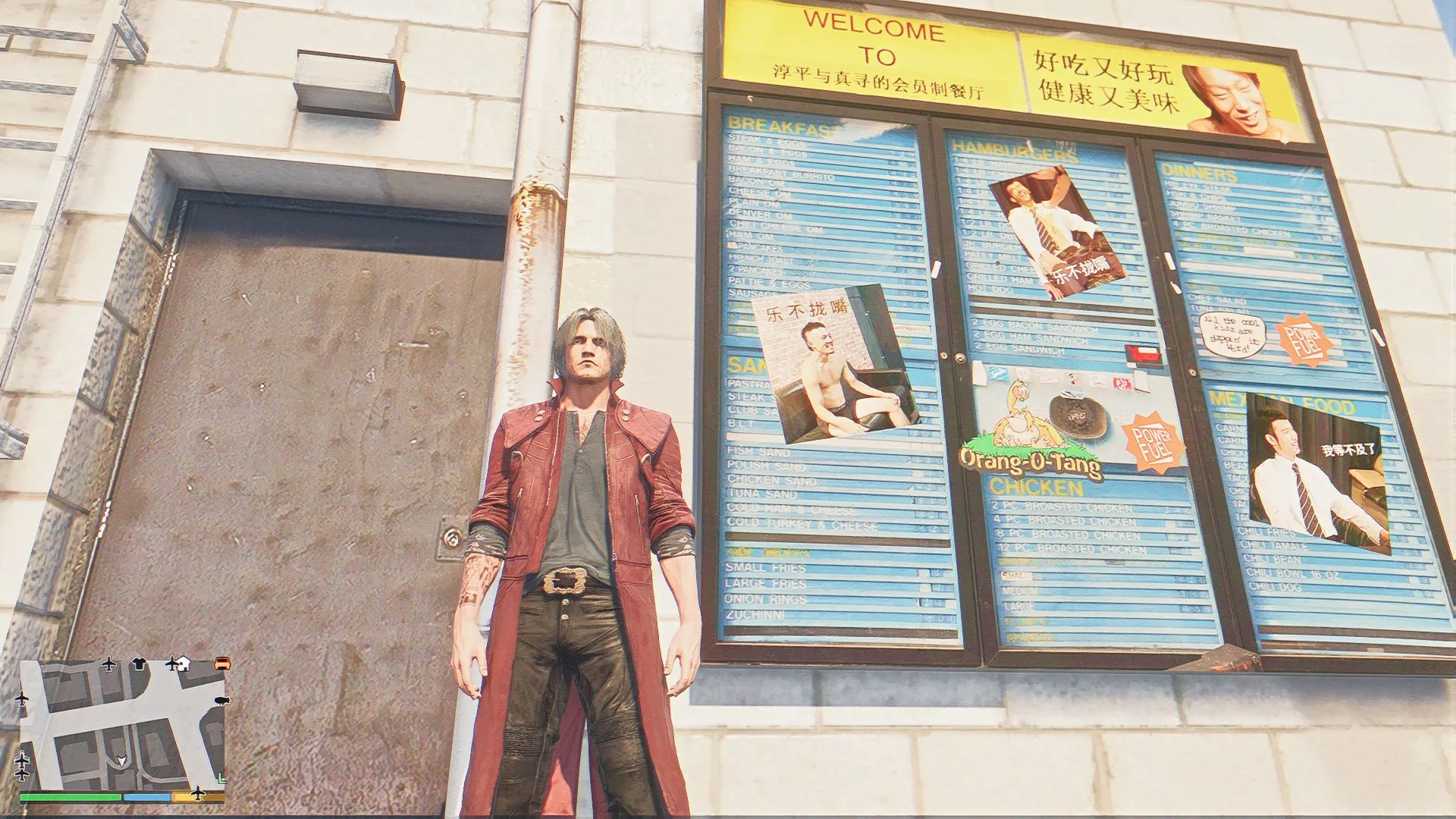Click the white safehouse blip

click(x=182, y=664)
